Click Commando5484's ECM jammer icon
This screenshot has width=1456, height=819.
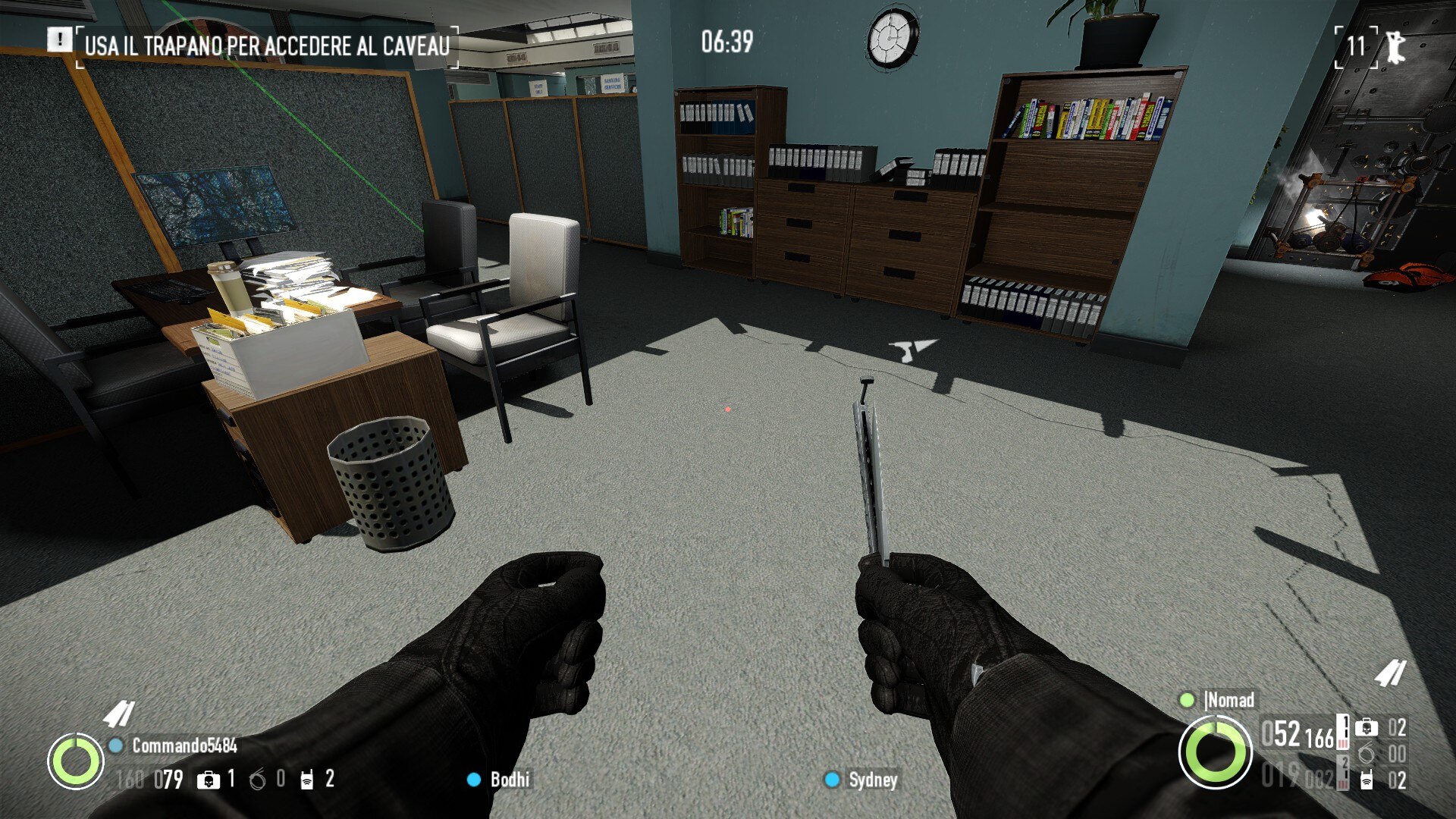(306, 780)
